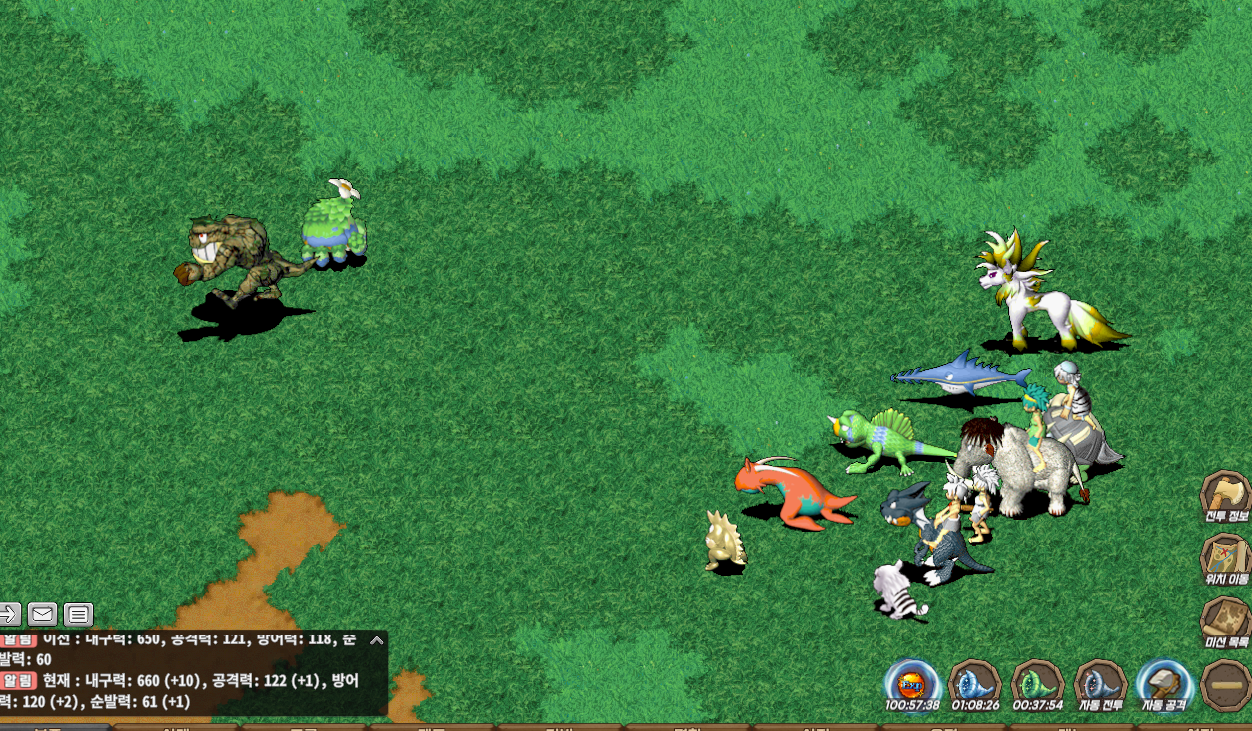Expand the chat log with the caret

(377, 641)
